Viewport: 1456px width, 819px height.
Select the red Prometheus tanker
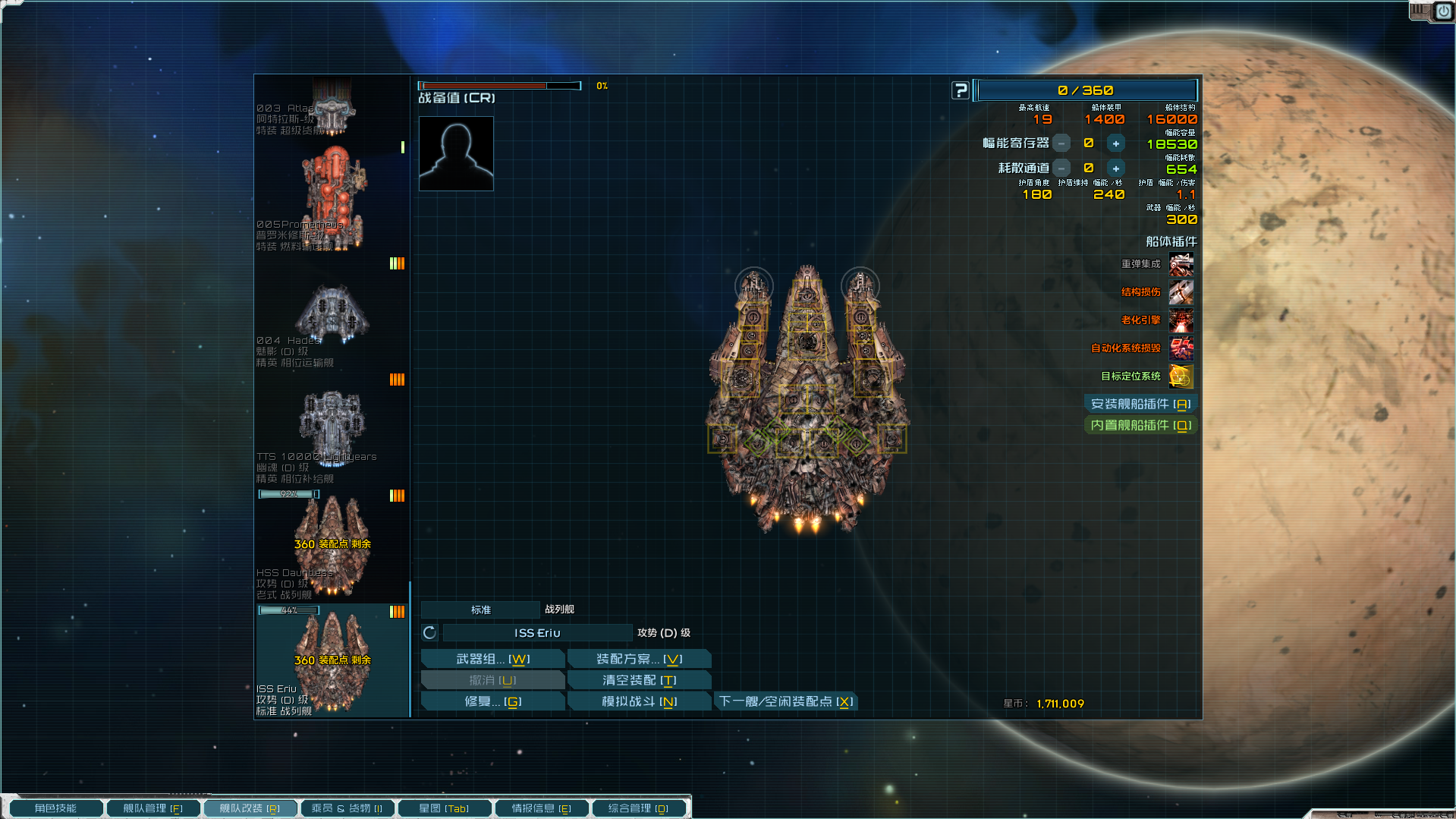(332, 197)
